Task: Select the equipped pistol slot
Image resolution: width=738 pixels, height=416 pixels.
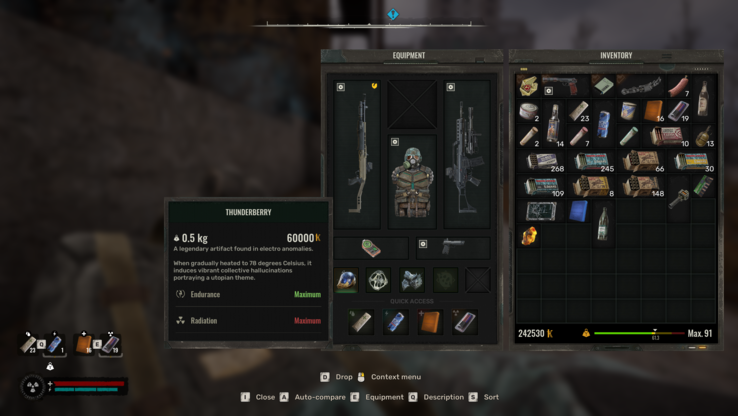Action: click(453, 246)
